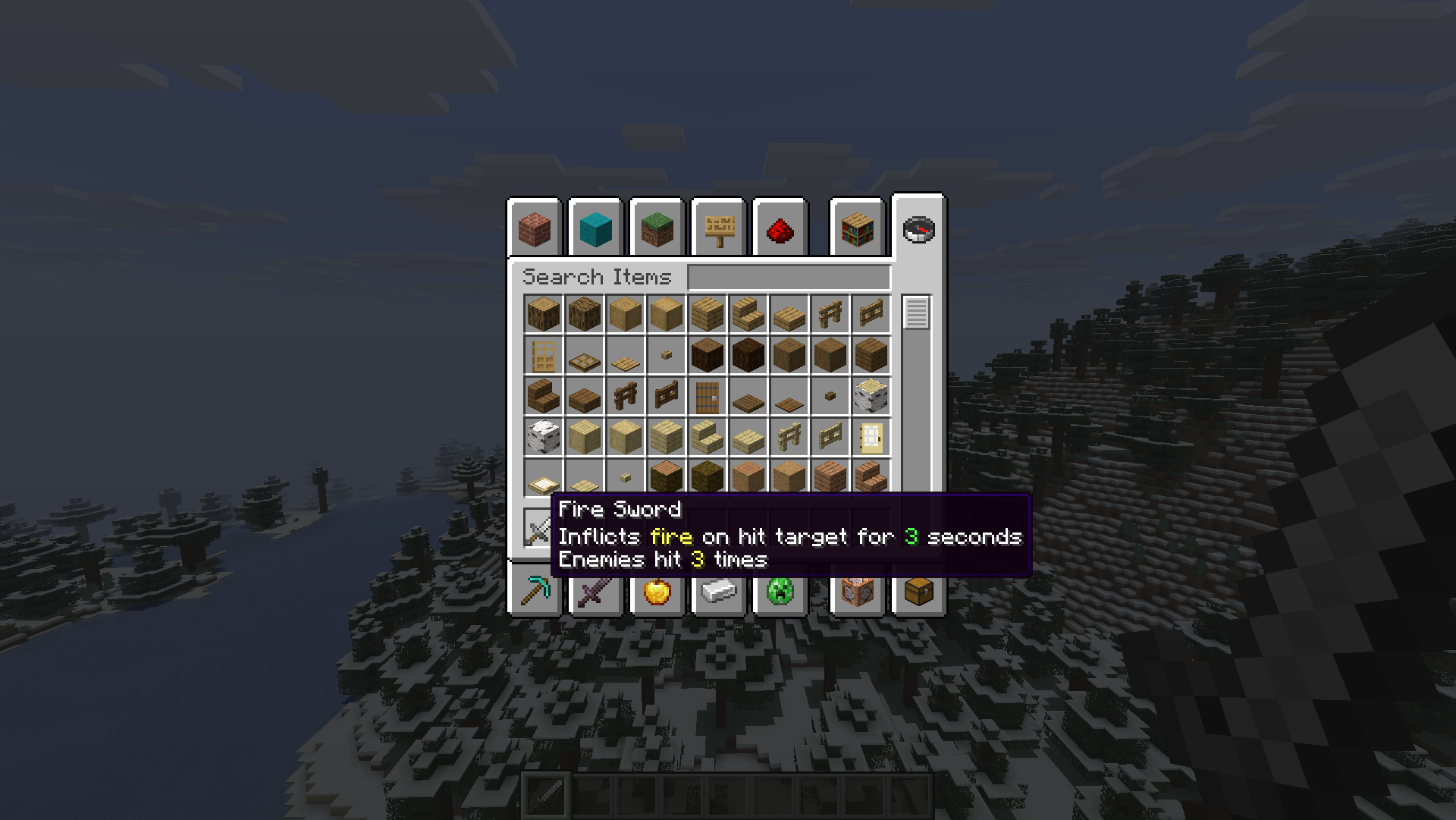
Task: Click the Search Items text field
Action: [789, 278]
